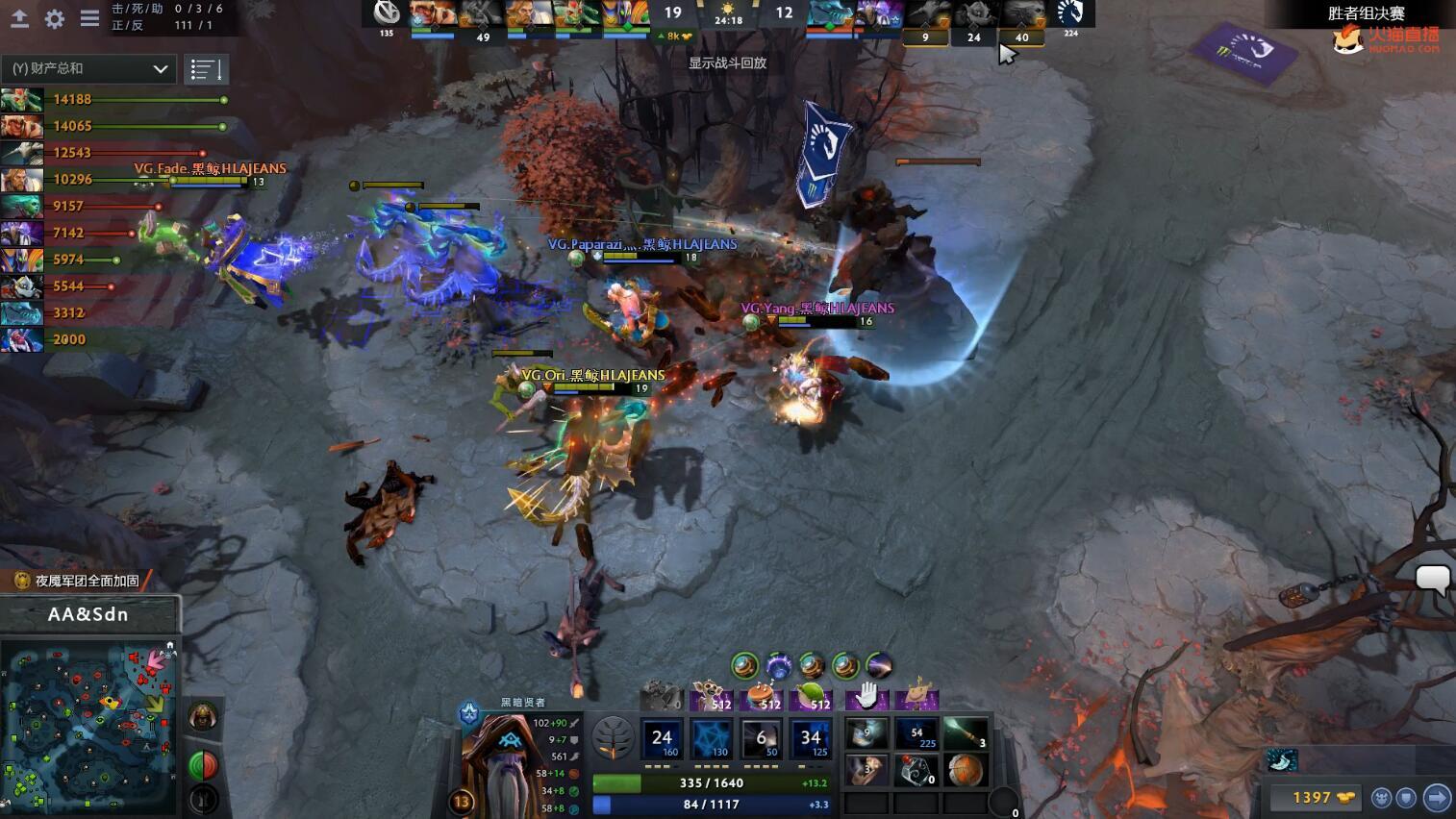Show the 显示战斗回放 combat replay
Viewport: 1456px width, 819px height.
(x=727, y=62)
